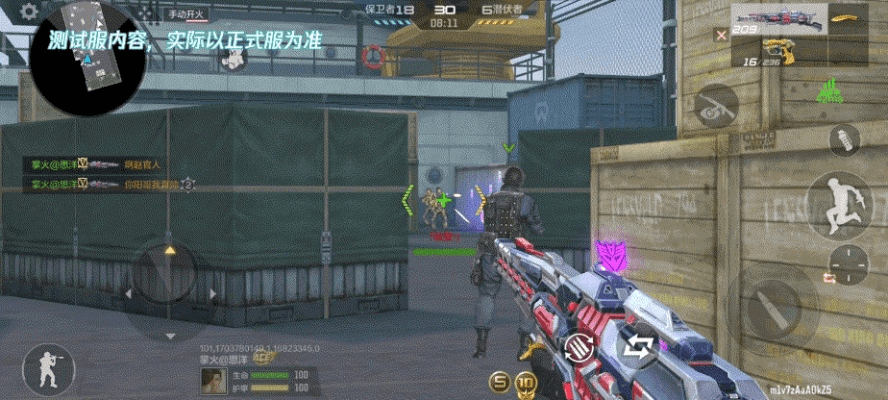Viewport: 888px width, 400px height.
Task: Activate the scope aim button
Action: point(716,105)
